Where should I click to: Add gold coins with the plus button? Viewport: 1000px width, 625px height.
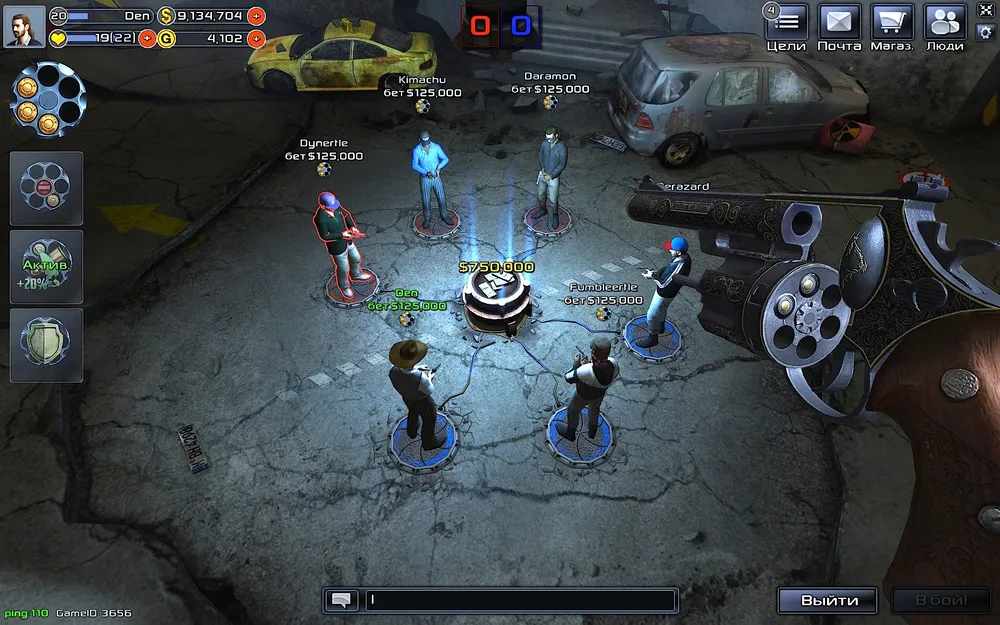tap(256, 39)
